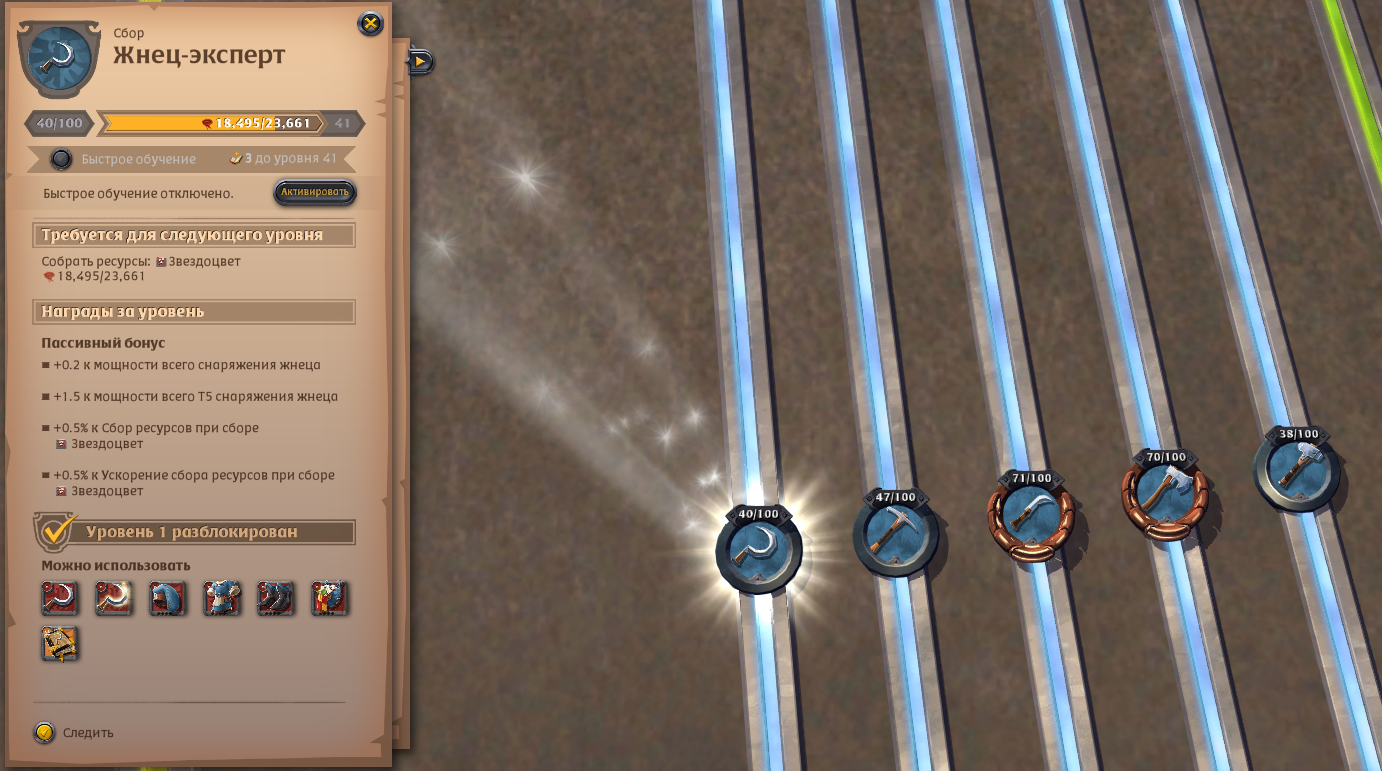Open the axe node 70/100
This screenshot has width=1382, height=771.
1165,494
